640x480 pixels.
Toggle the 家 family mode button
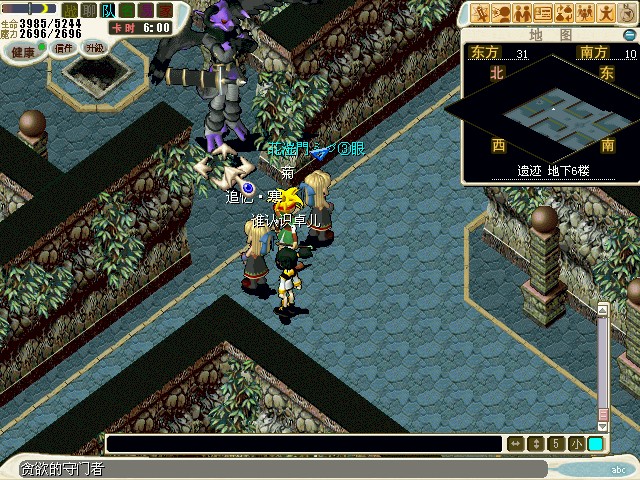coord(164,9)
